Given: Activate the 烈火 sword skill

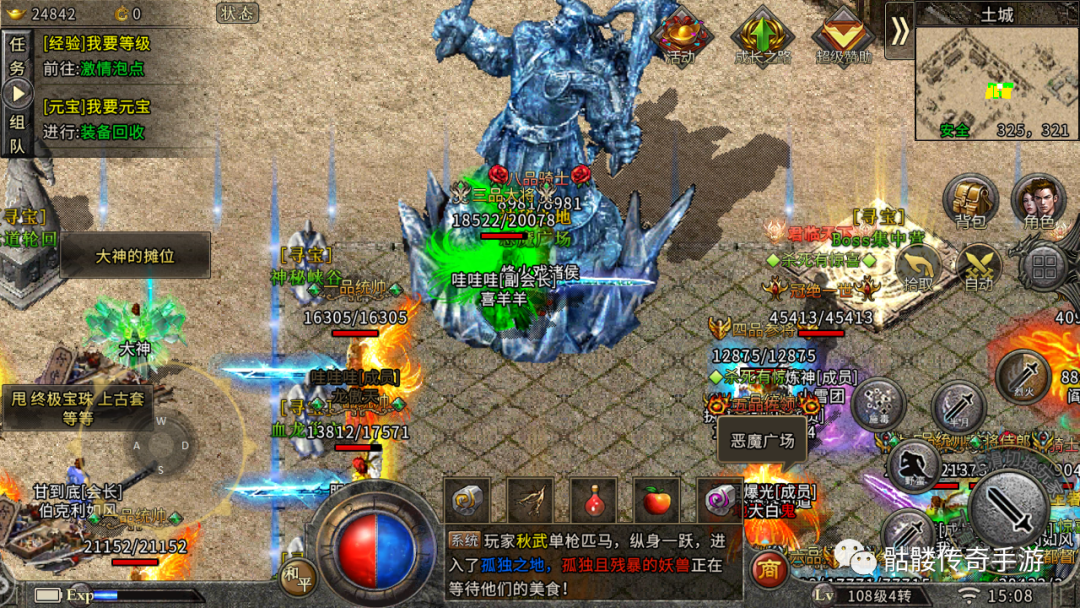Looking at the screenshot, I should (1022, 377).
